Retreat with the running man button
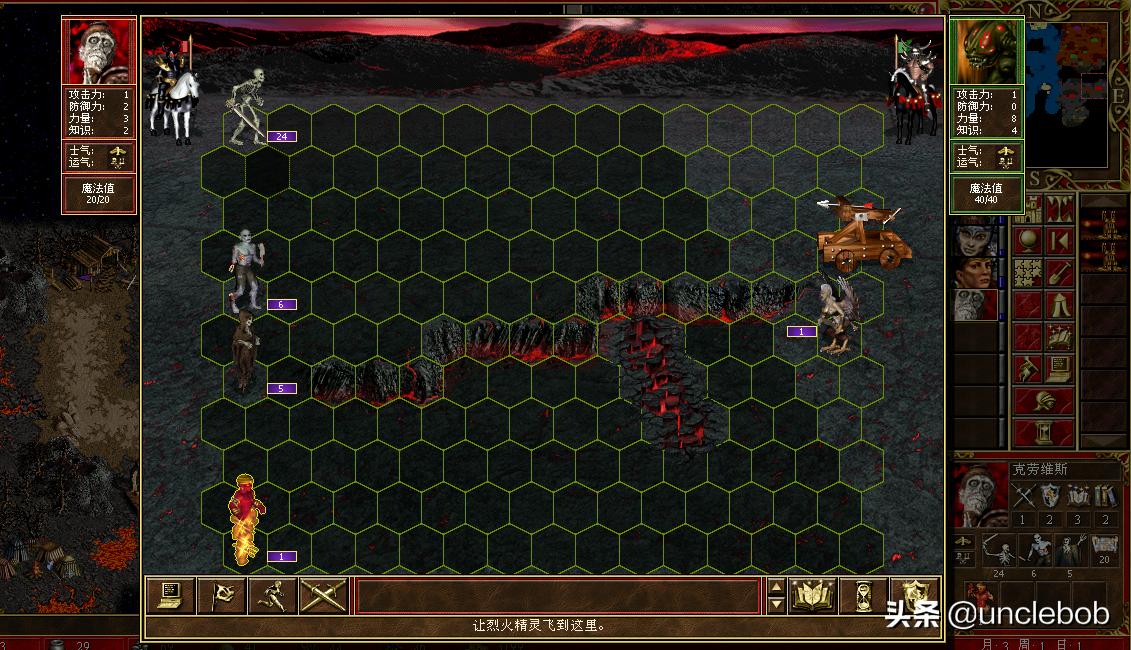The width and height of the screenshot is (1131, 650). coord(272,596)
